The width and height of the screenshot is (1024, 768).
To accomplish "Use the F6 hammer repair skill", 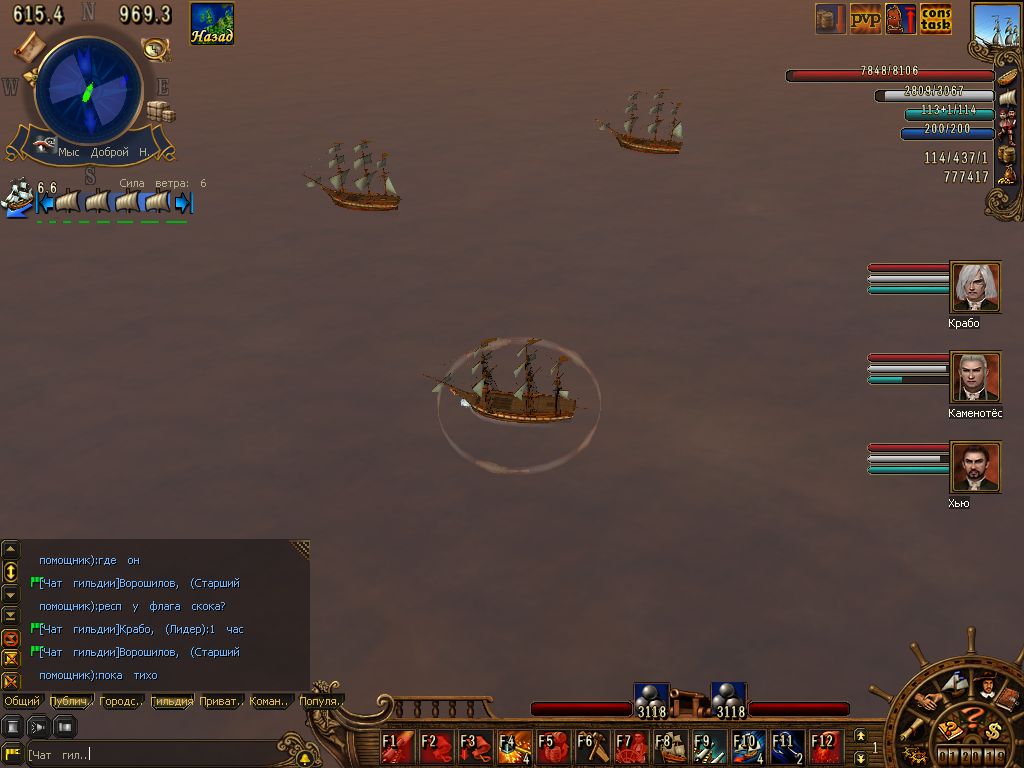I will click(x=592, y=747).
